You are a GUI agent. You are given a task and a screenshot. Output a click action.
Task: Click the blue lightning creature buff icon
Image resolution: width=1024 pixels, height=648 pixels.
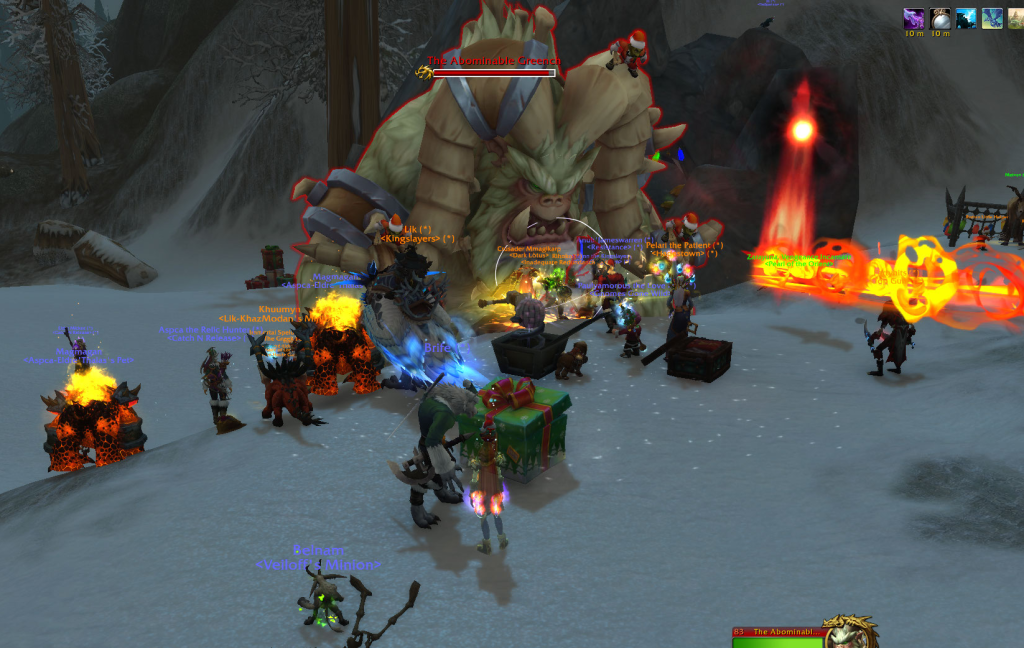(x=966, y=18)
